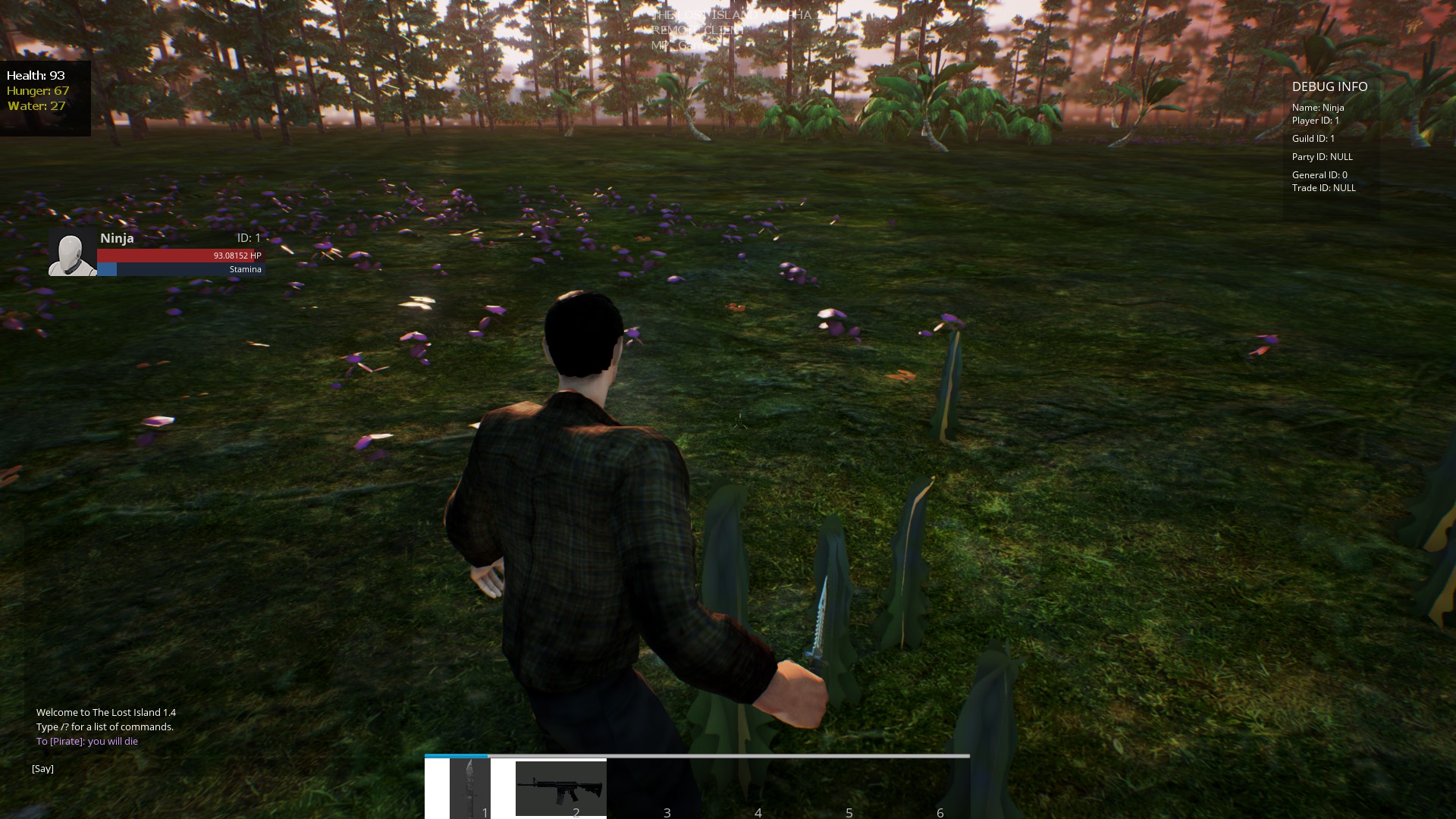Toggle the Hunger: 67 stat display

coord(36,91)
